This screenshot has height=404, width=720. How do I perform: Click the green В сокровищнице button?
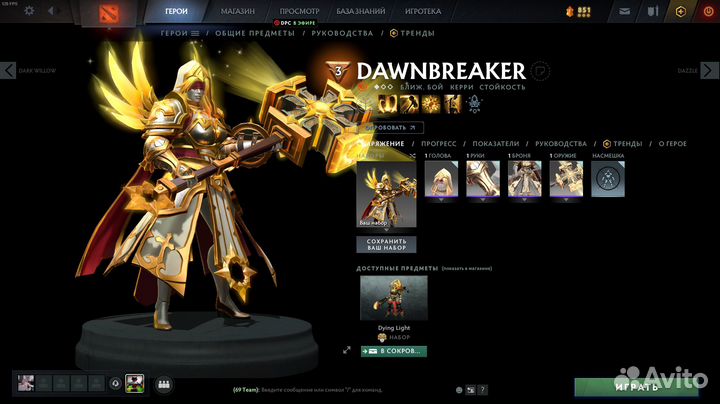[x=392, y=351]
